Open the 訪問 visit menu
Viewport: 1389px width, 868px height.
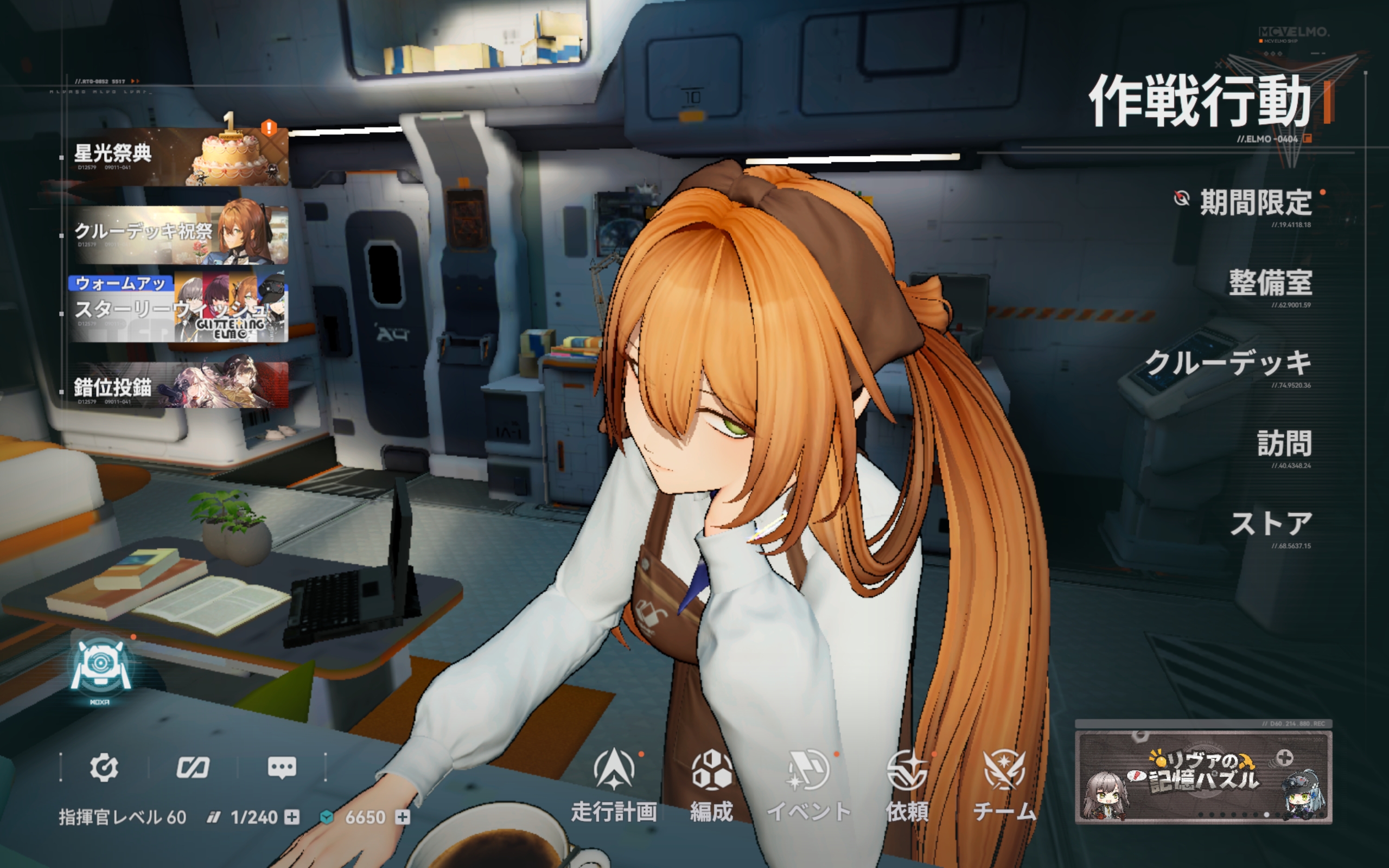click(x=1283, y=444)
